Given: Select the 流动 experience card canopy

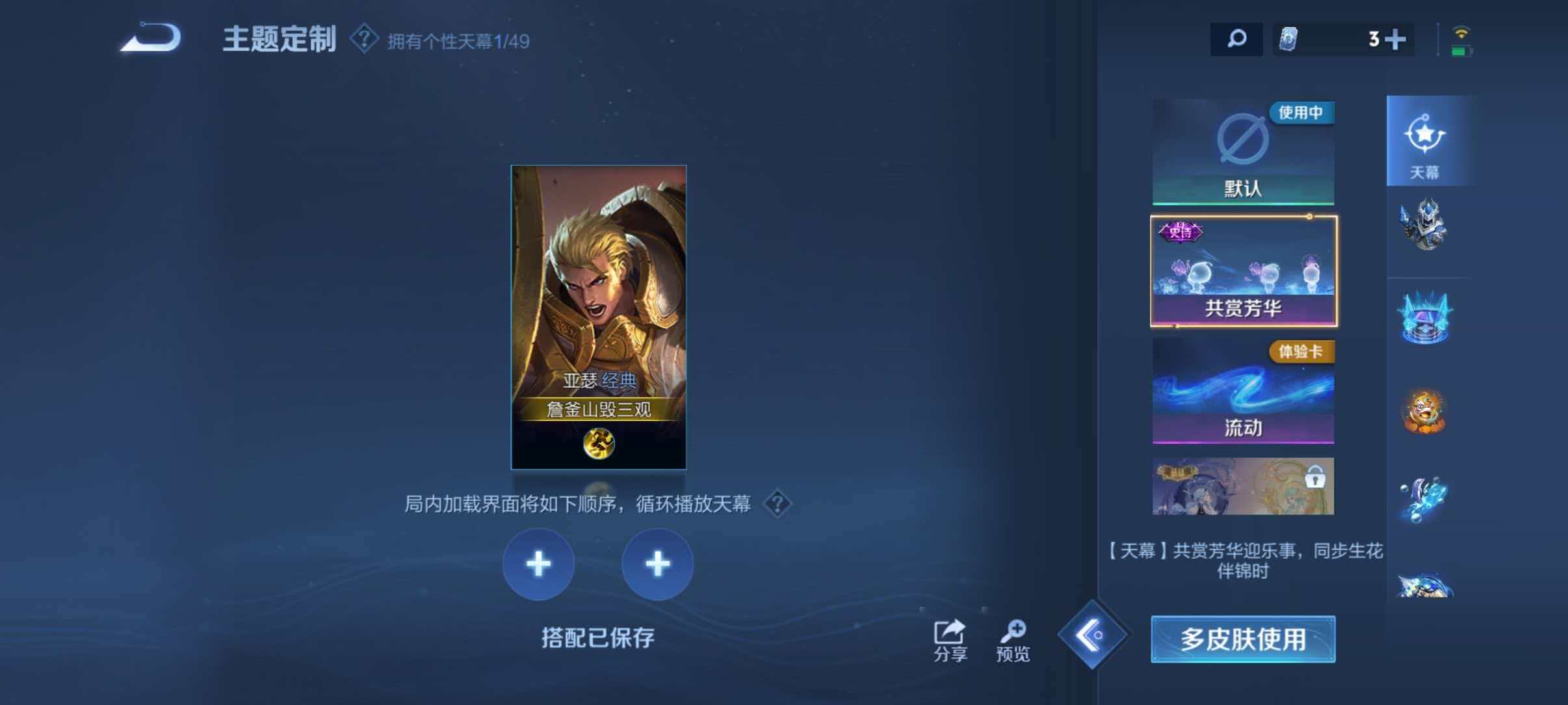Looking at the screenshot, I should point(1242,393).
